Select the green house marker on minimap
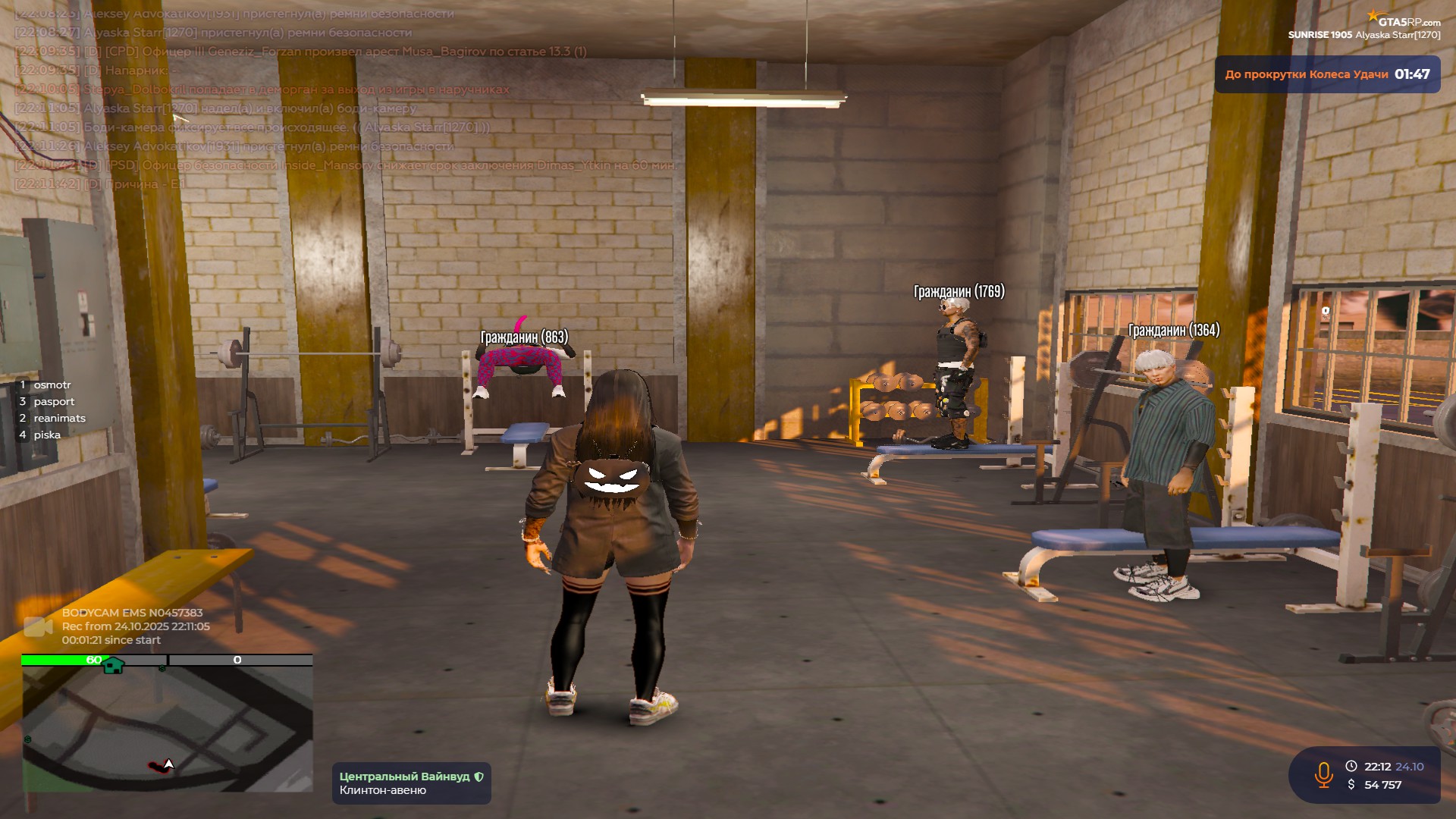 pyautogui.click(x=113, y=665)
